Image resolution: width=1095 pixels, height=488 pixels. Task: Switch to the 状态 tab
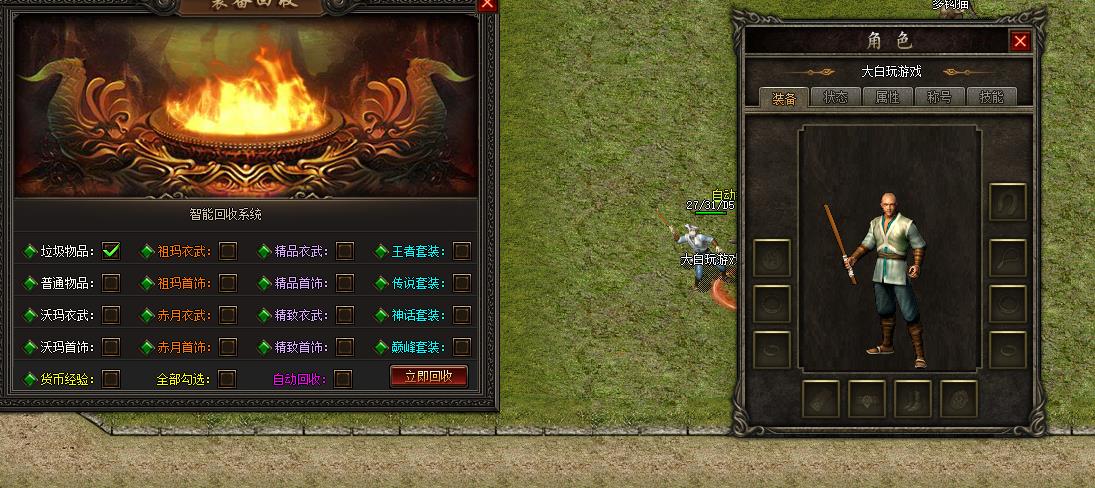click(x=836, y=97)
